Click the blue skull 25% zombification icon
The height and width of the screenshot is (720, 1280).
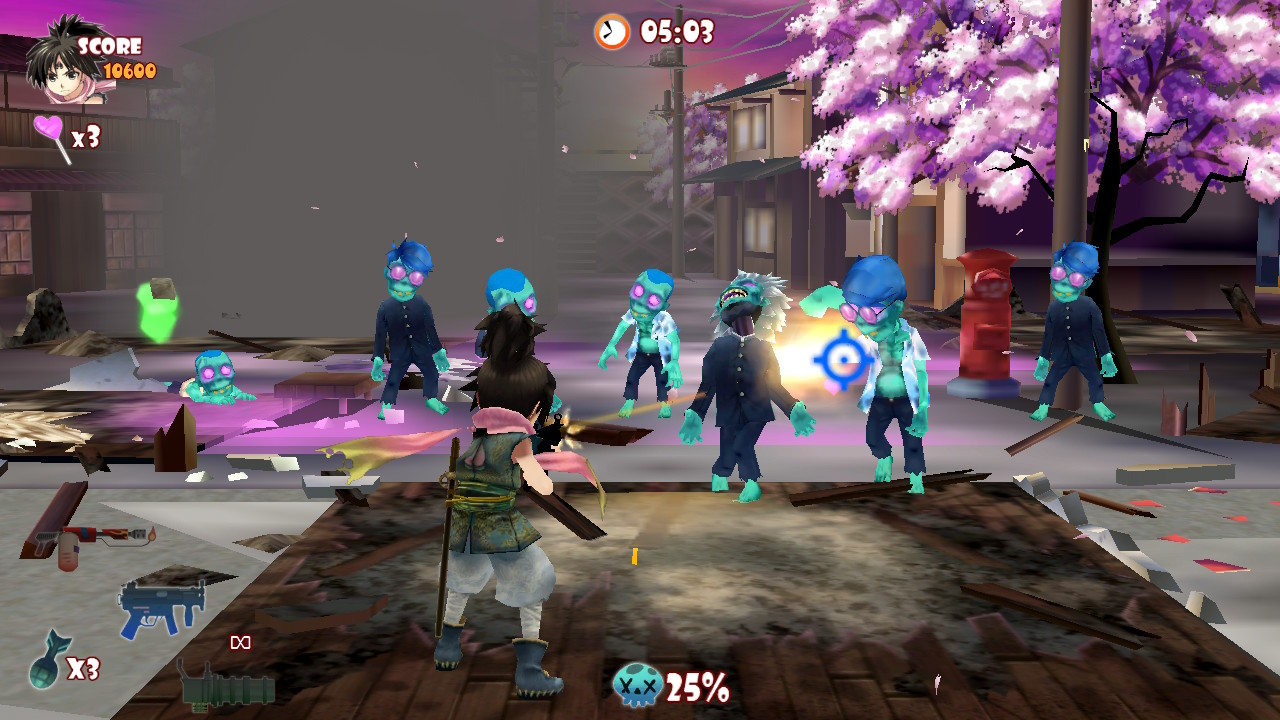pyautogui.click(x=638, y=687)
